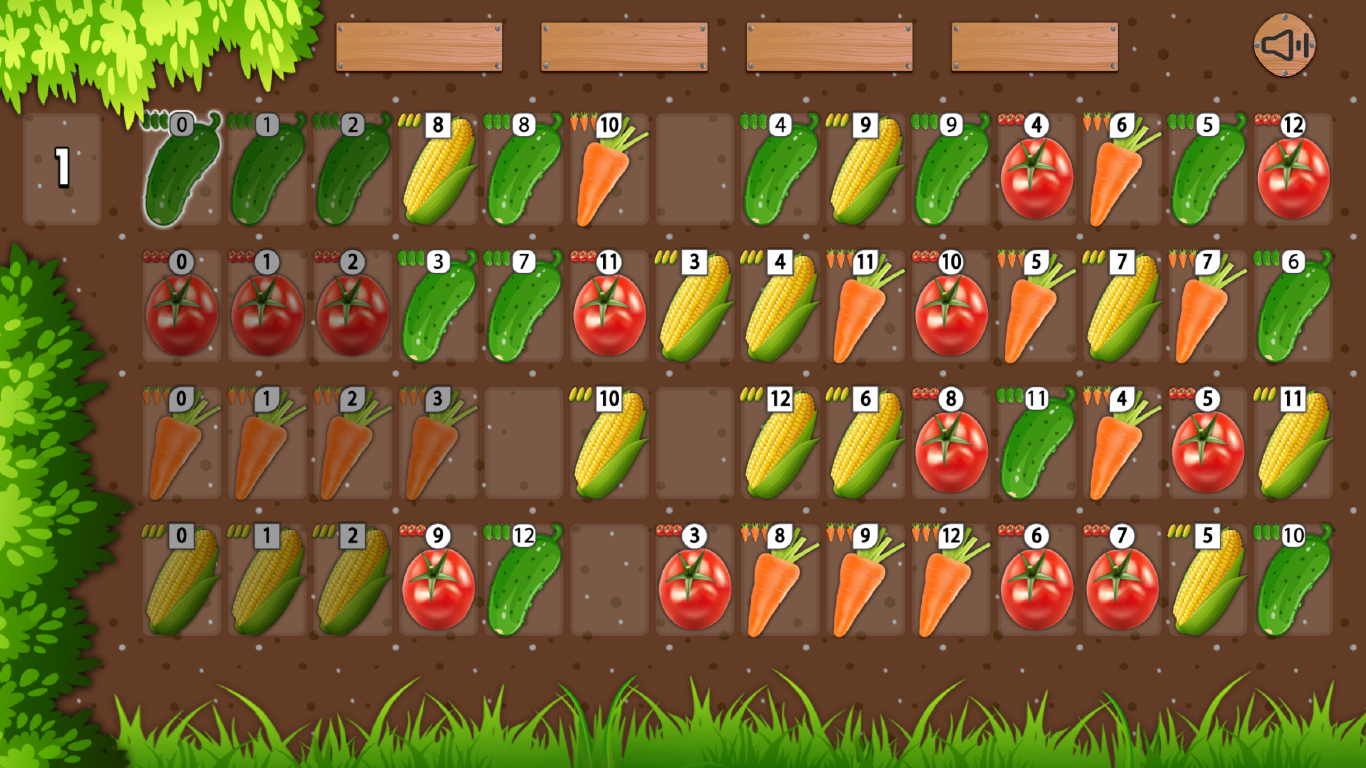Select the corn card numbered 0 in bottom row
The width and height of the screenshot is (1366, 768).
[x=181, y=580]
